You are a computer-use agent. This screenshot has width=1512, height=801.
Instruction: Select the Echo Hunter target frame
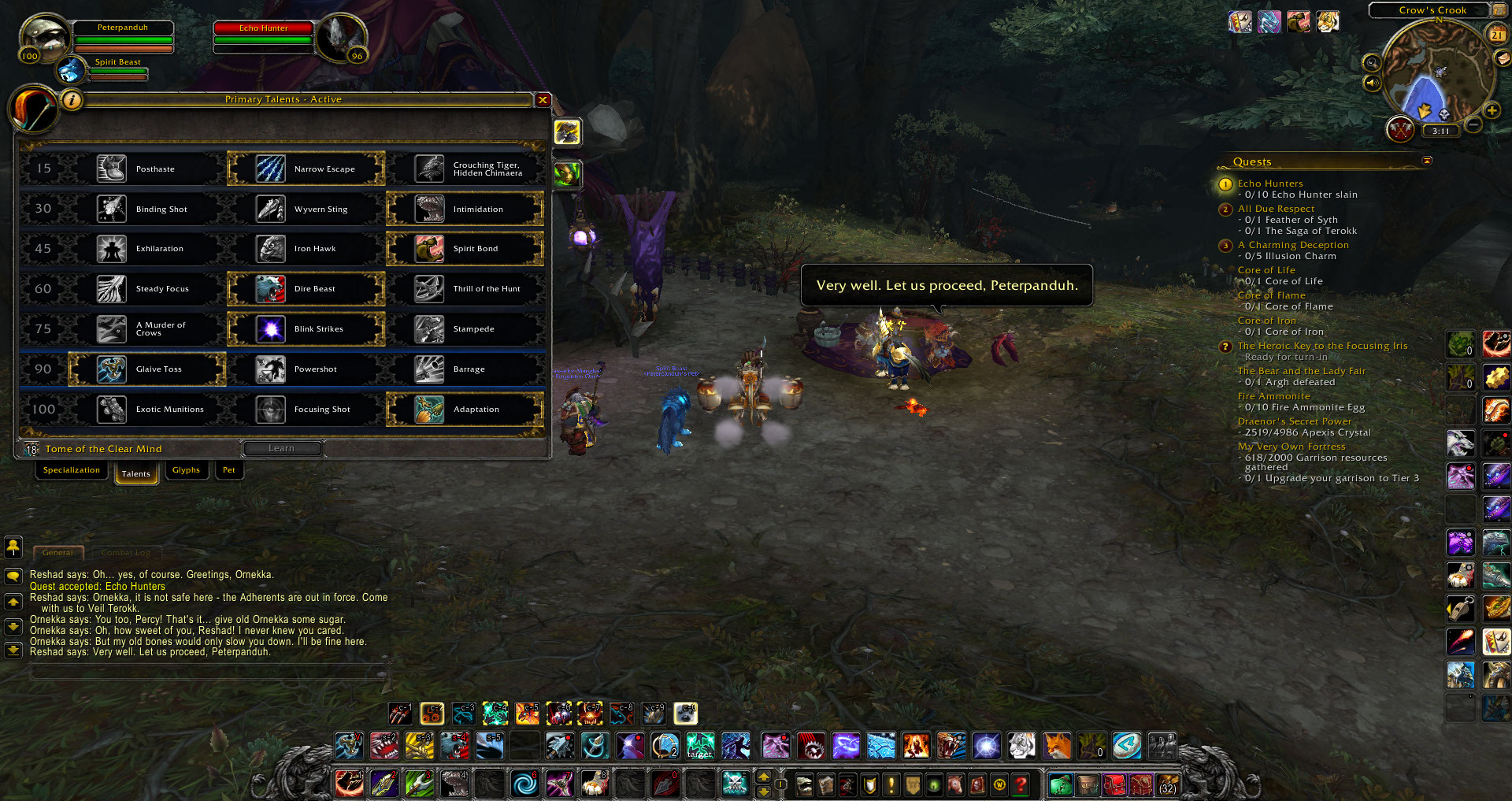coord(264,37)
